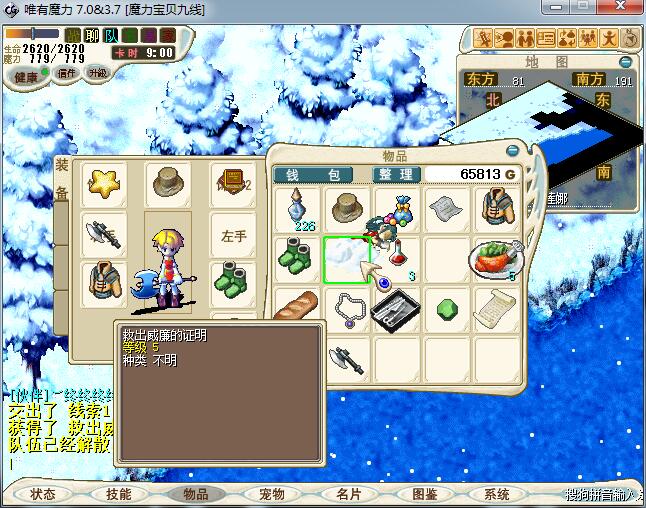Image resolution: width=646 pixels, height=508 pixels.
Task: Pick the bread loaf in inventory
Action: [x=298, y=309]
